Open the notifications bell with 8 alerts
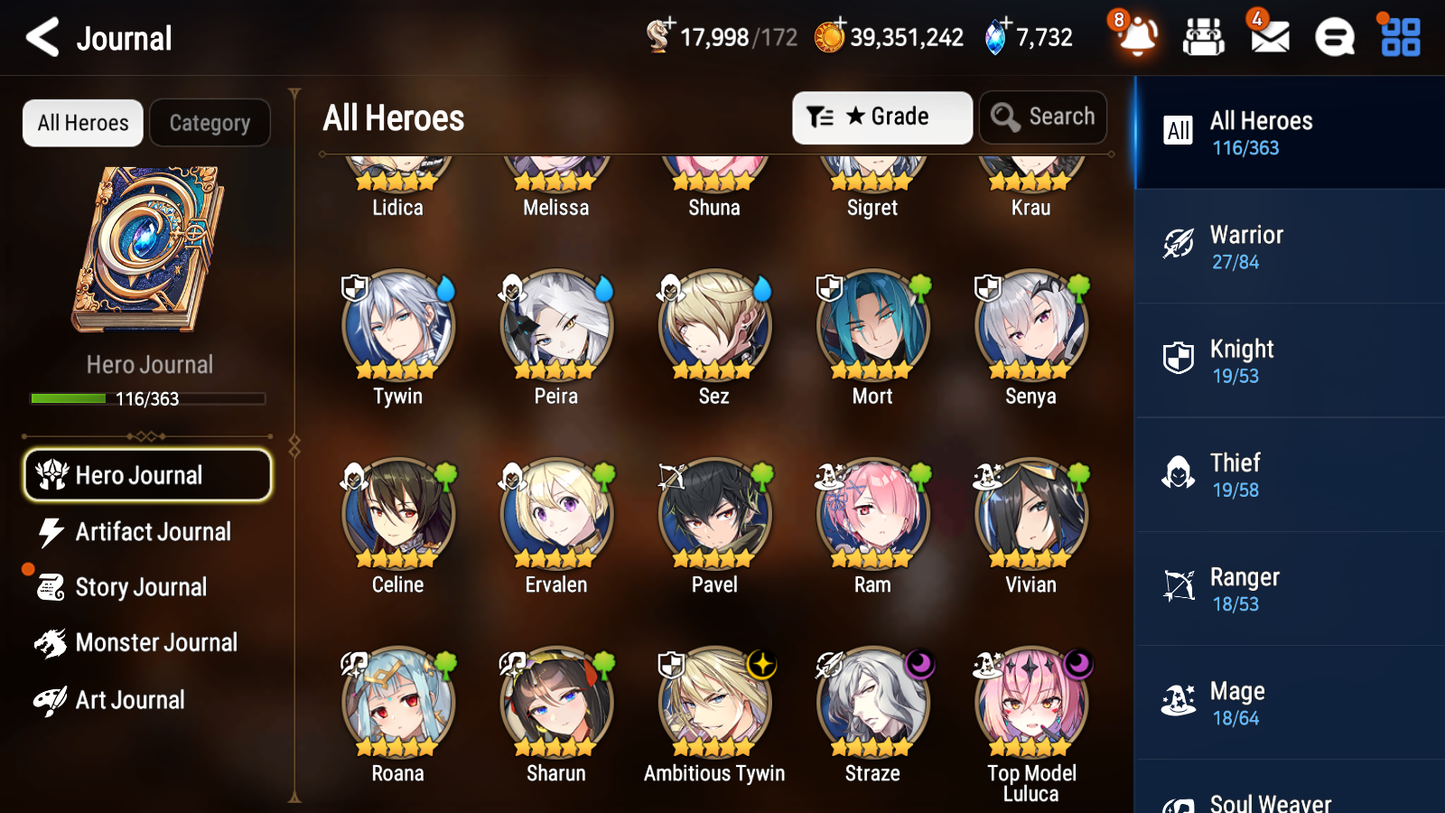Viewport: 1445px width, 813px height. click(1135, 36)
